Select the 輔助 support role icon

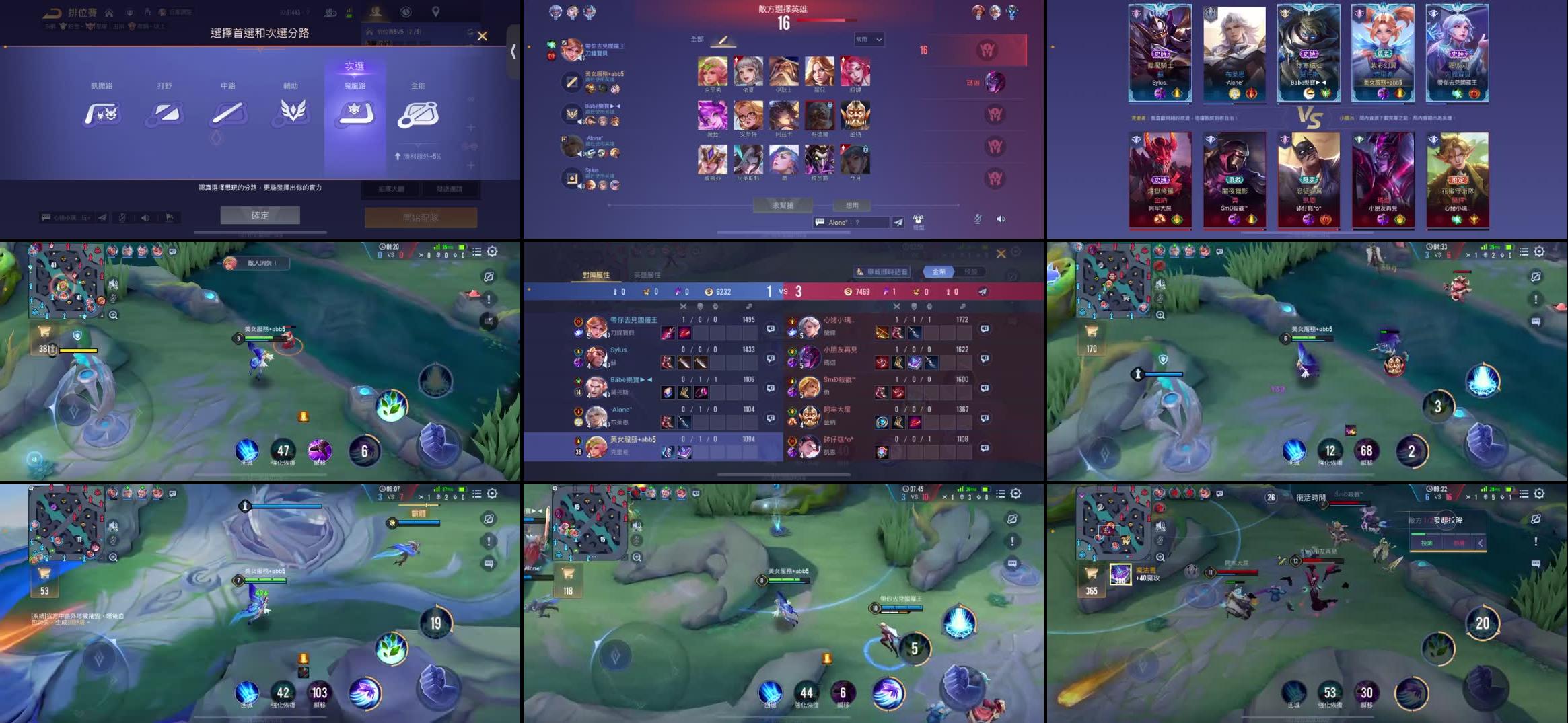293,114
